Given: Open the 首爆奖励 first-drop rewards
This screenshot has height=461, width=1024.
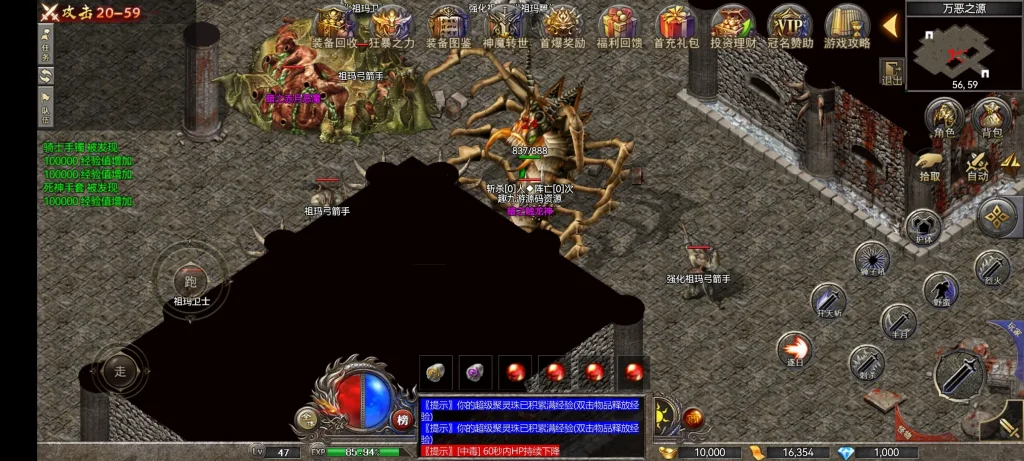Looking at the screenshot, I should (561, 25).
